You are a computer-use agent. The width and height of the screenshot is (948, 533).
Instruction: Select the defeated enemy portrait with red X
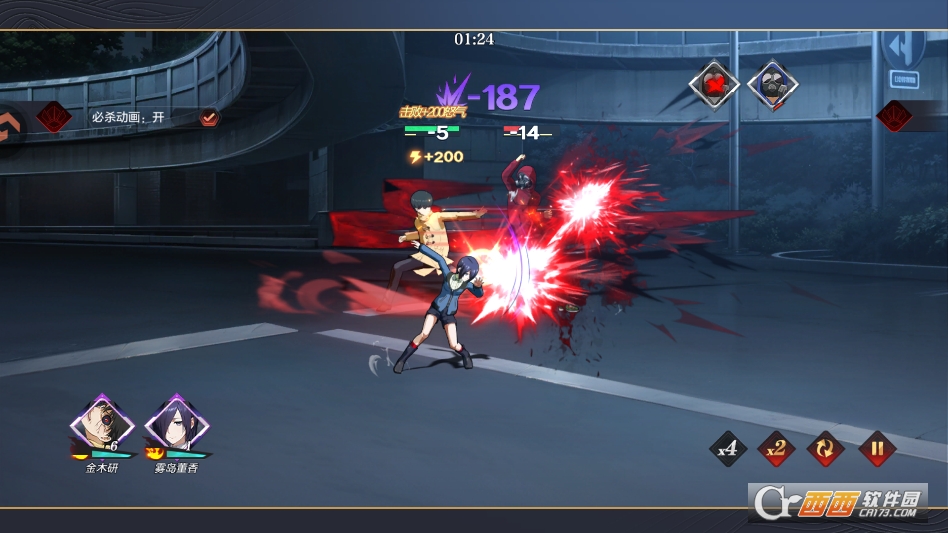tap(714, 86)
